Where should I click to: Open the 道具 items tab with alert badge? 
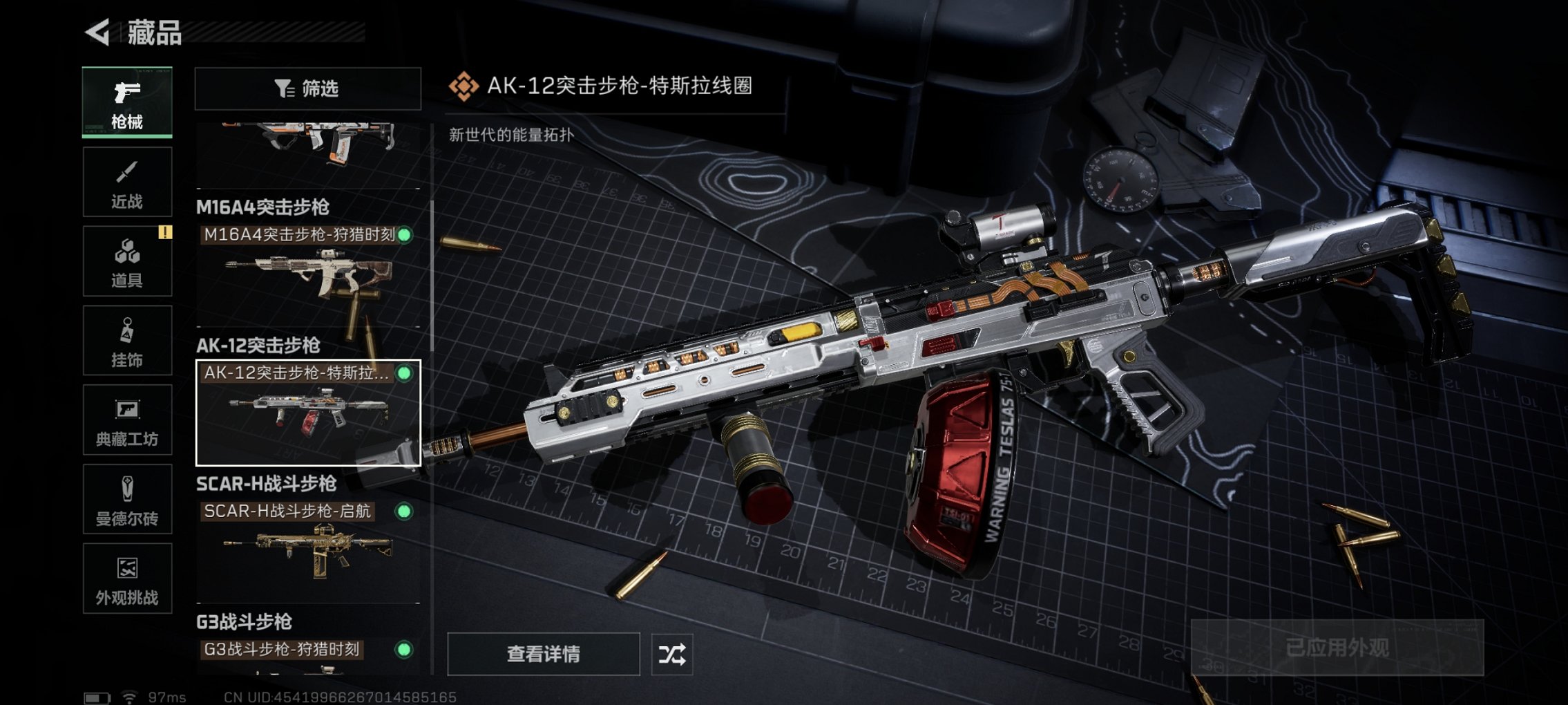coord(127,261)
